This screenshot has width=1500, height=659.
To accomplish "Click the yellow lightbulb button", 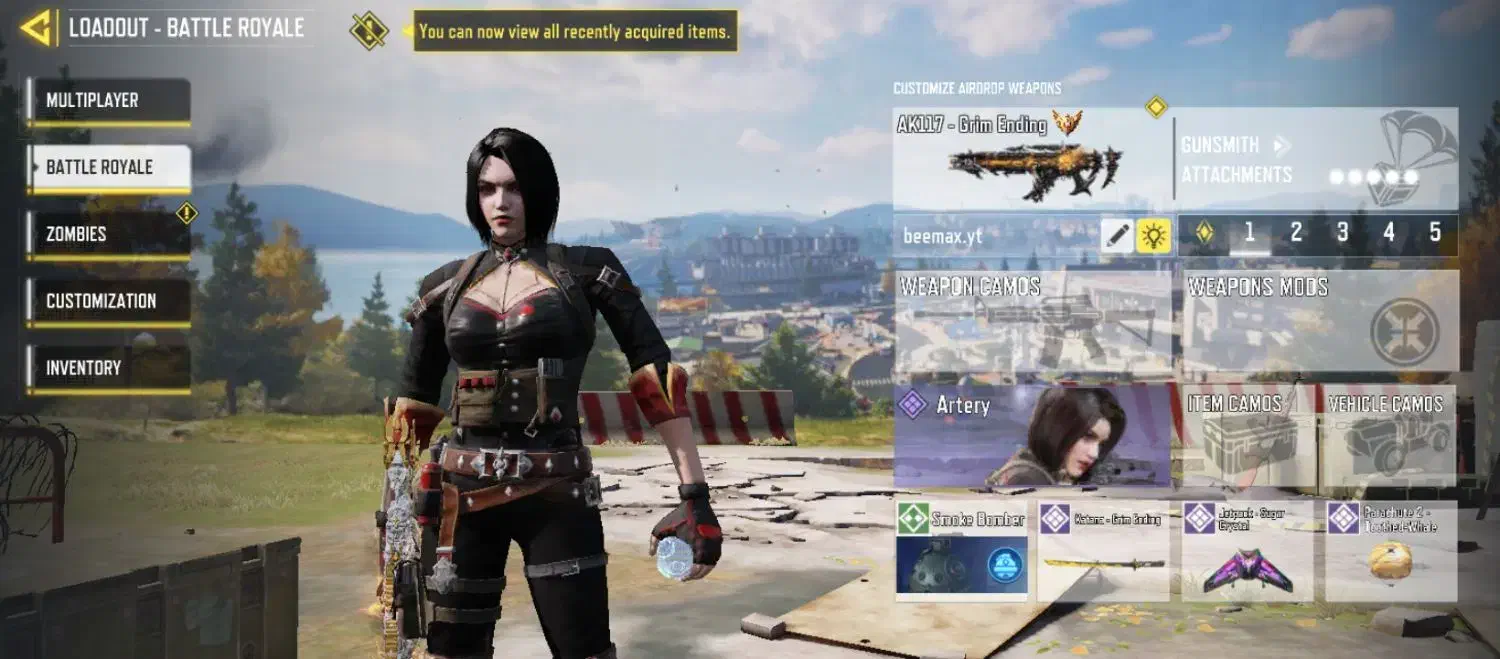I will click(x=1154, y=236).
